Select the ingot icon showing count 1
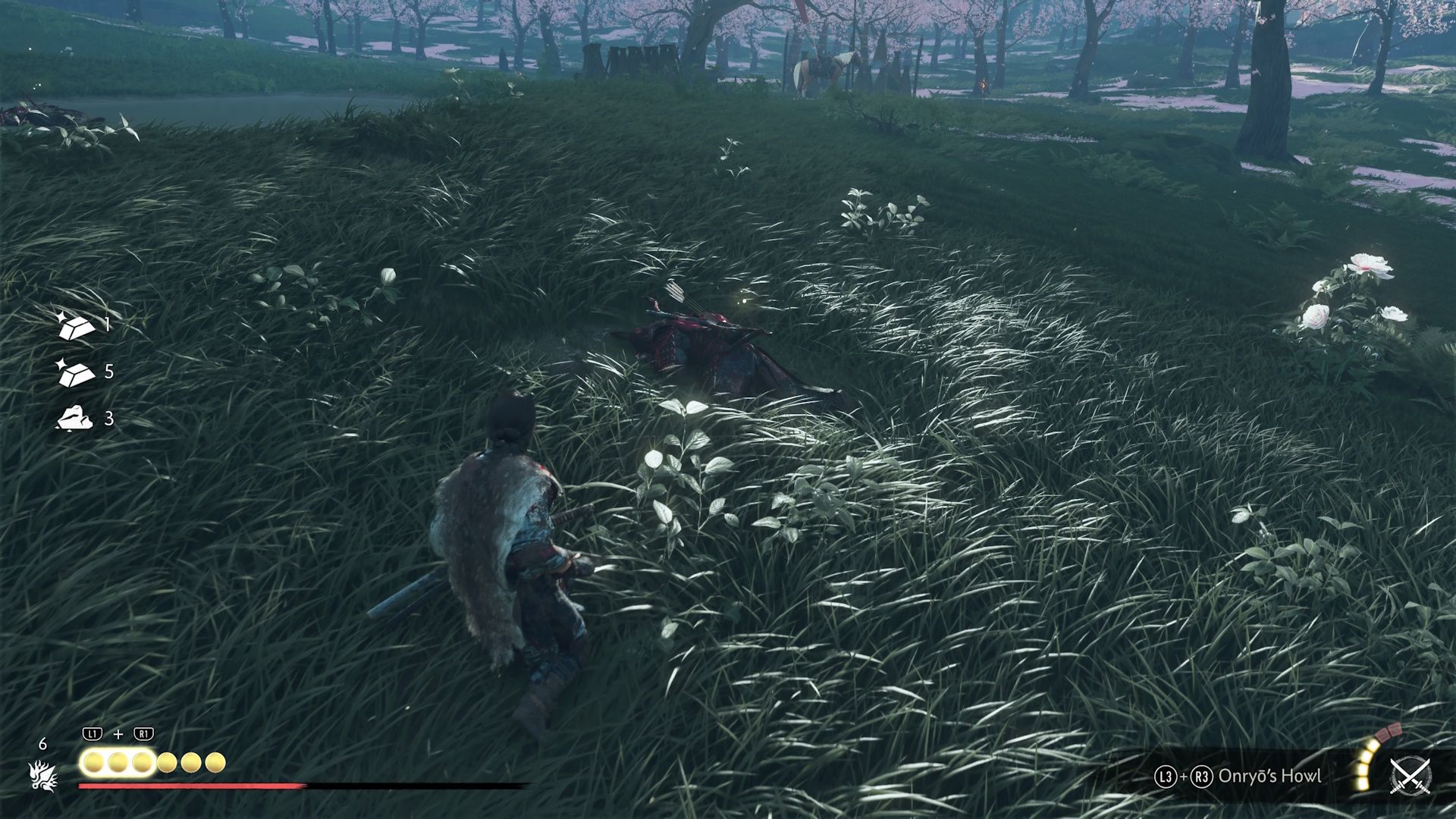The height and width of the screenshot is (819, 1456). click(75, 325)
